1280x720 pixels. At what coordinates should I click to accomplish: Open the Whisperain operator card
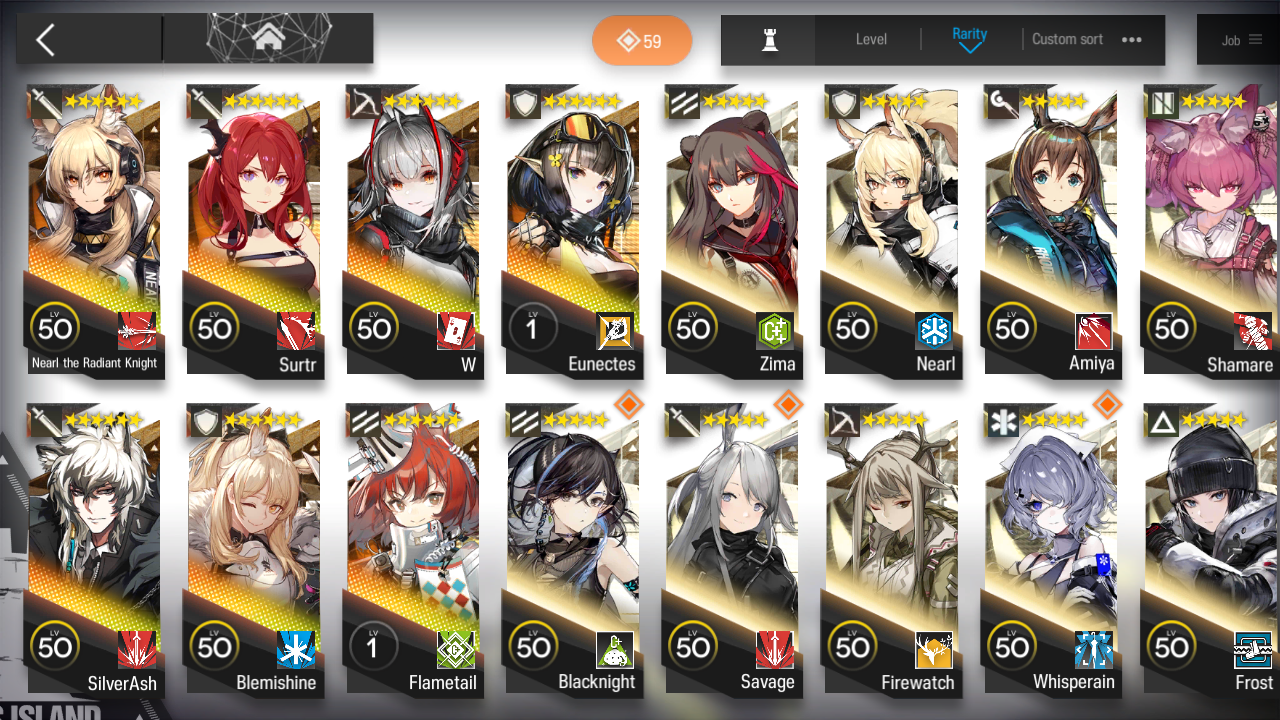click(x=1050, y=550)
